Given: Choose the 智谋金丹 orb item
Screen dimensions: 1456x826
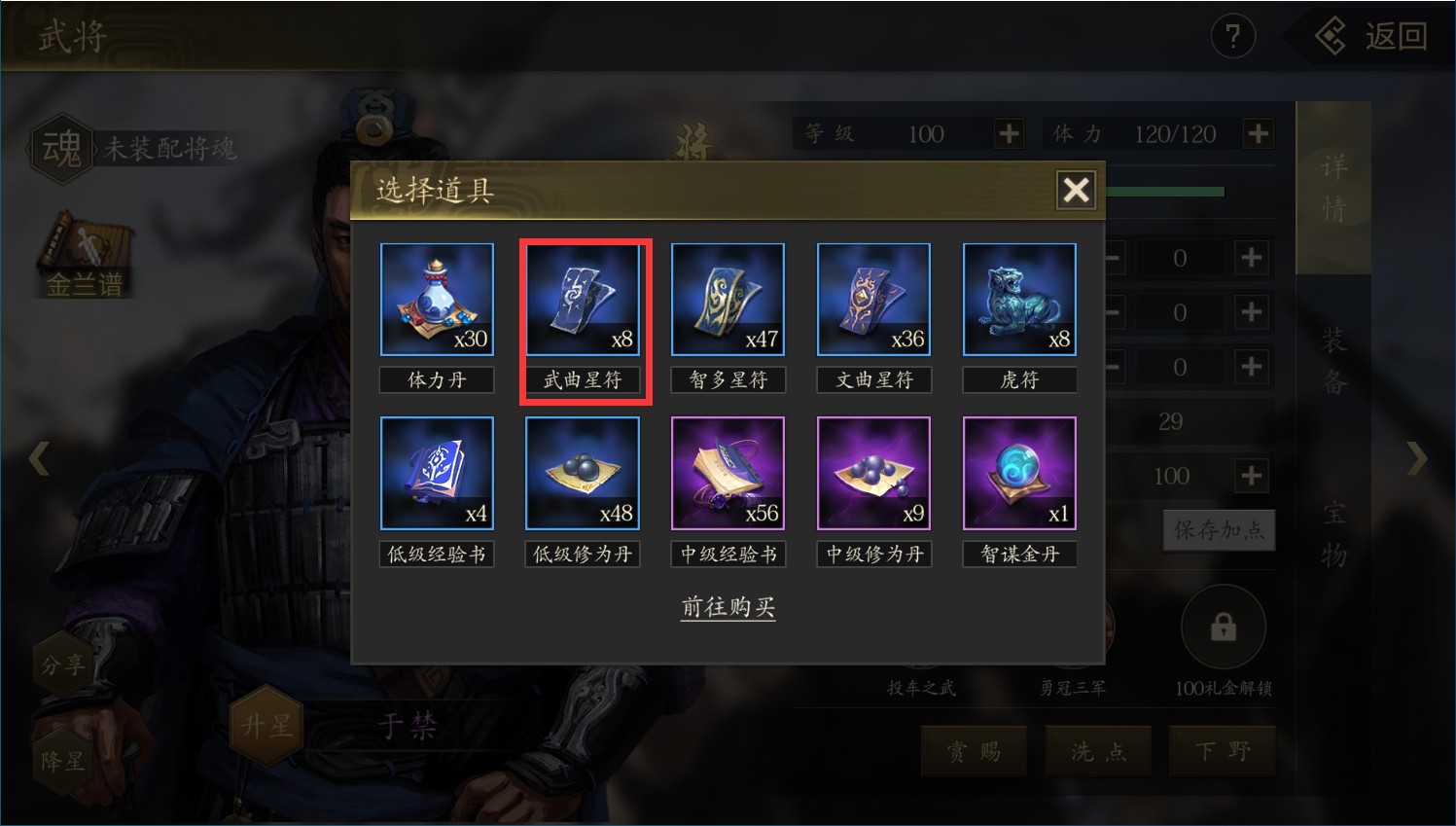Looking at the screenshot, I should tap(1019, 474).
